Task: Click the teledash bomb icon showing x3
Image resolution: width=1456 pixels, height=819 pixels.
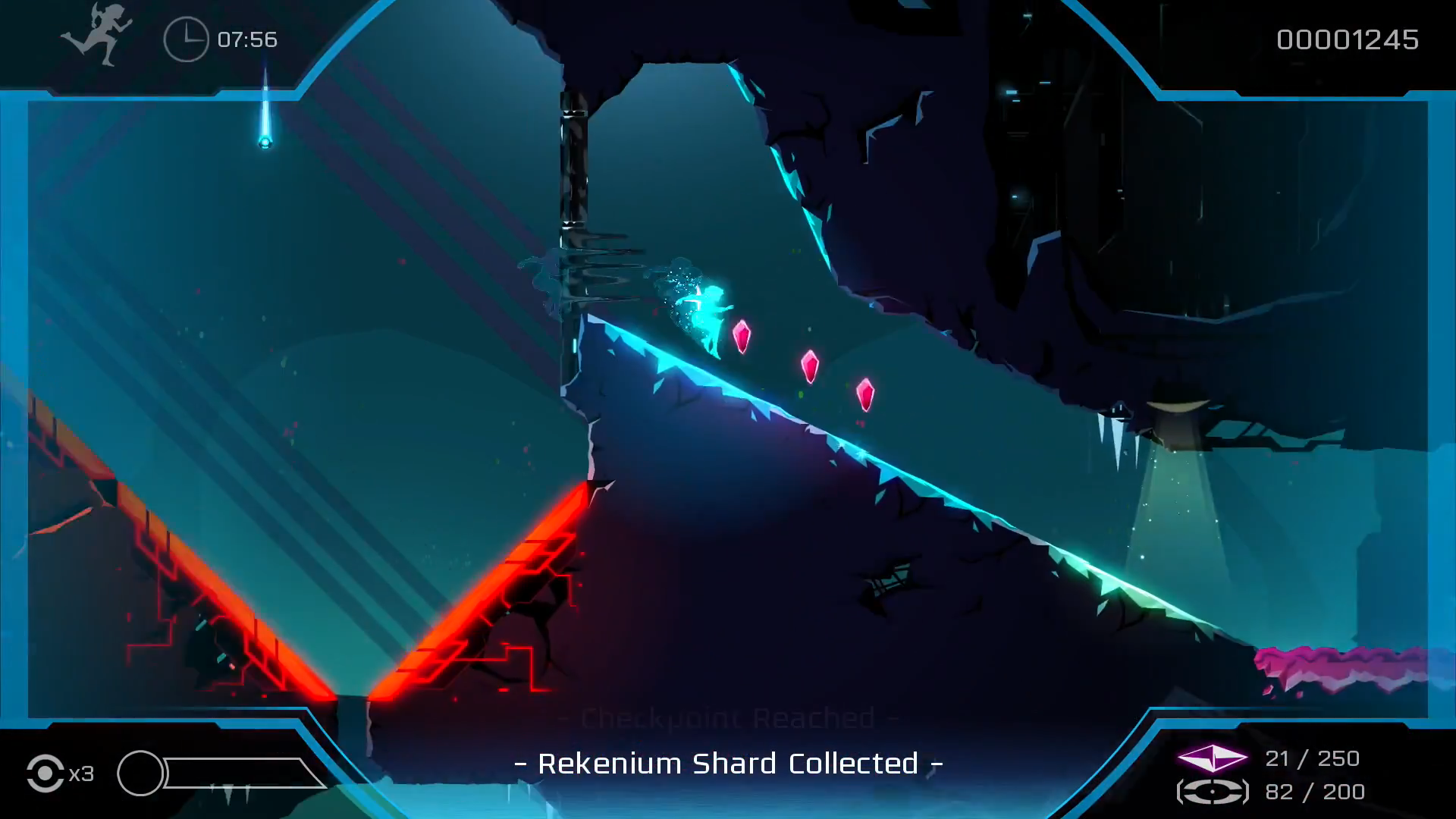Action: click(x=47, y=773)
